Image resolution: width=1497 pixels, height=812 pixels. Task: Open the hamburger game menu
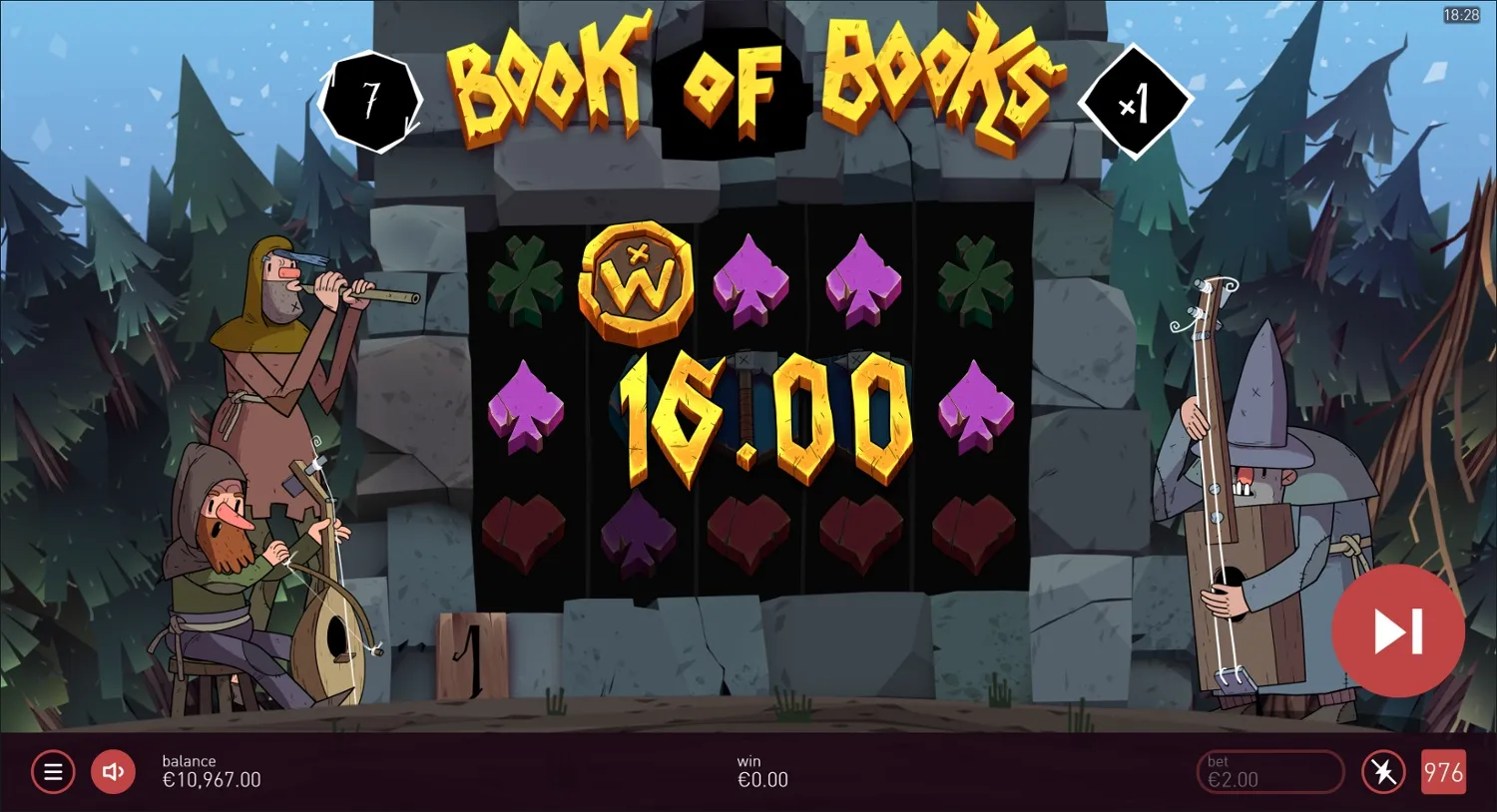(x=53, y=771)
